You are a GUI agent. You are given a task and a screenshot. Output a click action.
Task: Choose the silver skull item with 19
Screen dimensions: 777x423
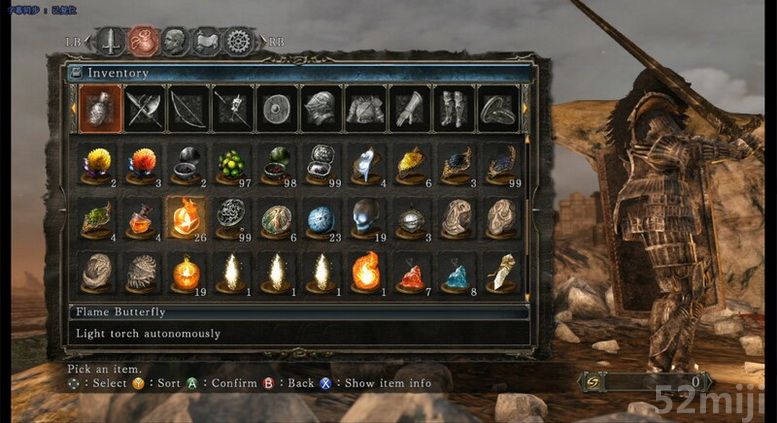(366, 217)
